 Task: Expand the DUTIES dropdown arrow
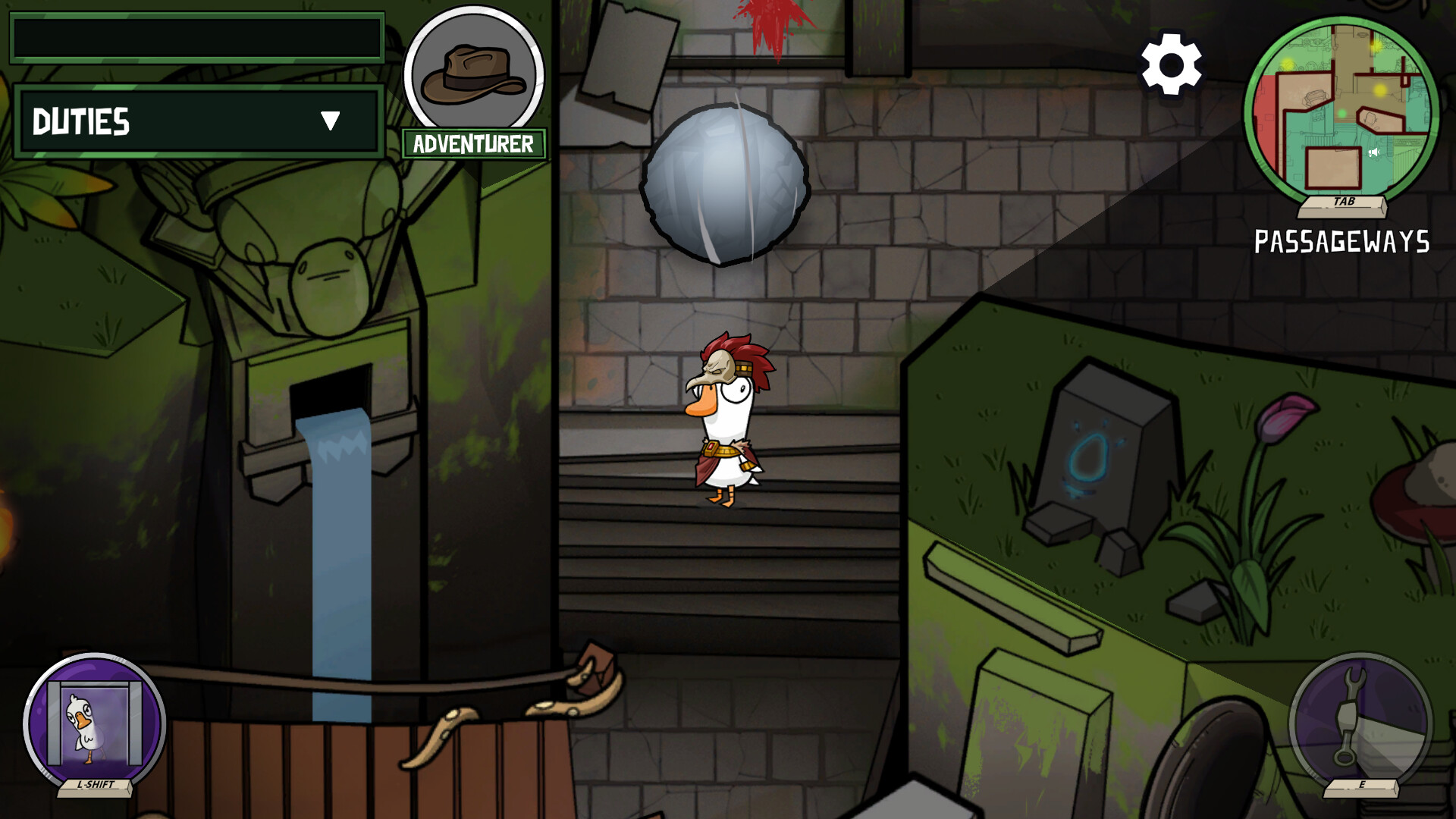tap(330, 121)
